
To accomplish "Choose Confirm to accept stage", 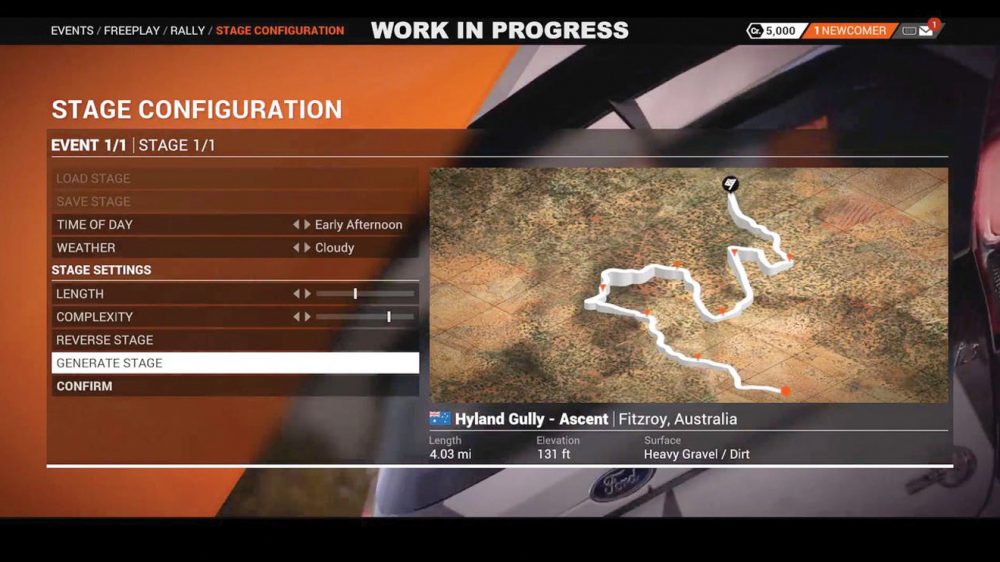I will (234, 386).
